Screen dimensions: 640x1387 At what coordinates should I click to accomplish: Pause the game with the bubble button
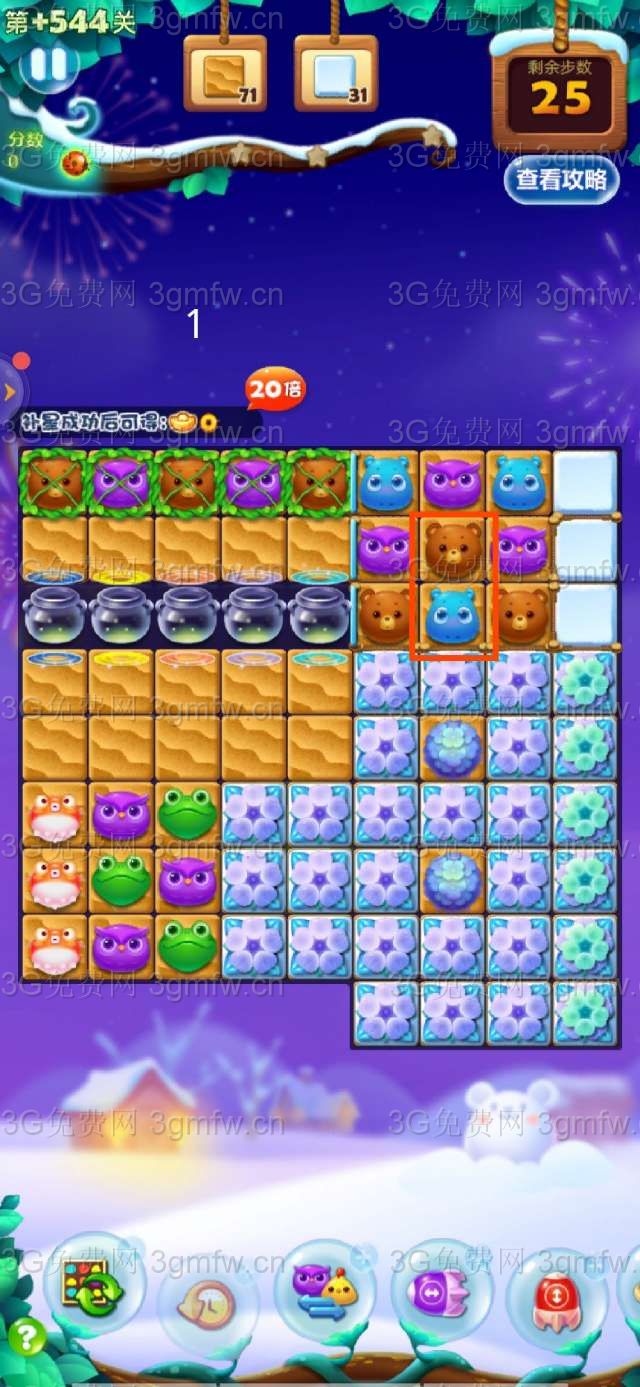pyautogui.click(x=47, y=65)
